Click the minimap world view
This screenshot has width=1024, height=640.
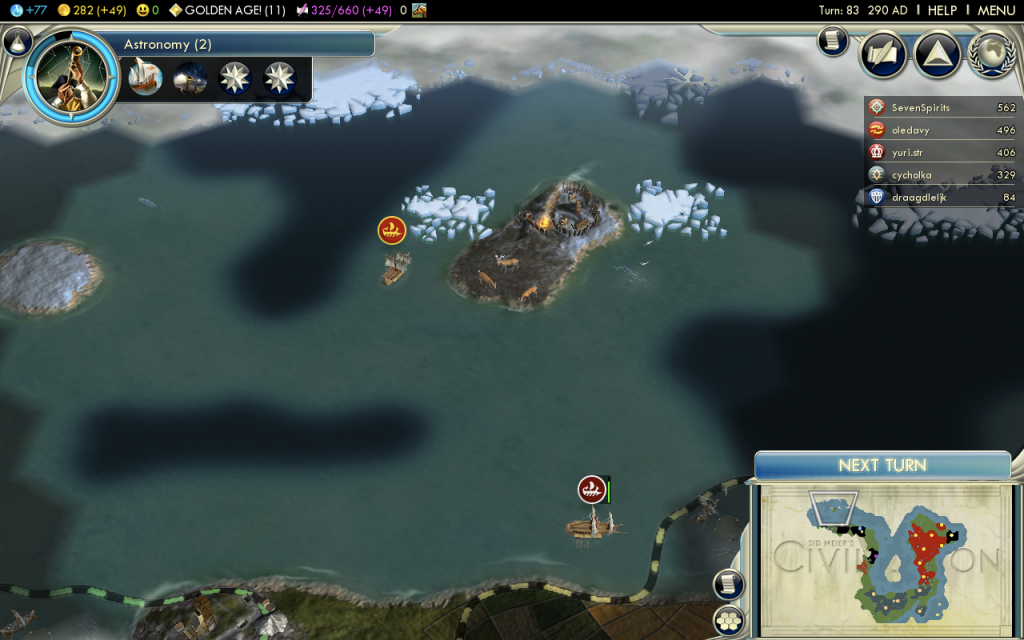point(884,559)
